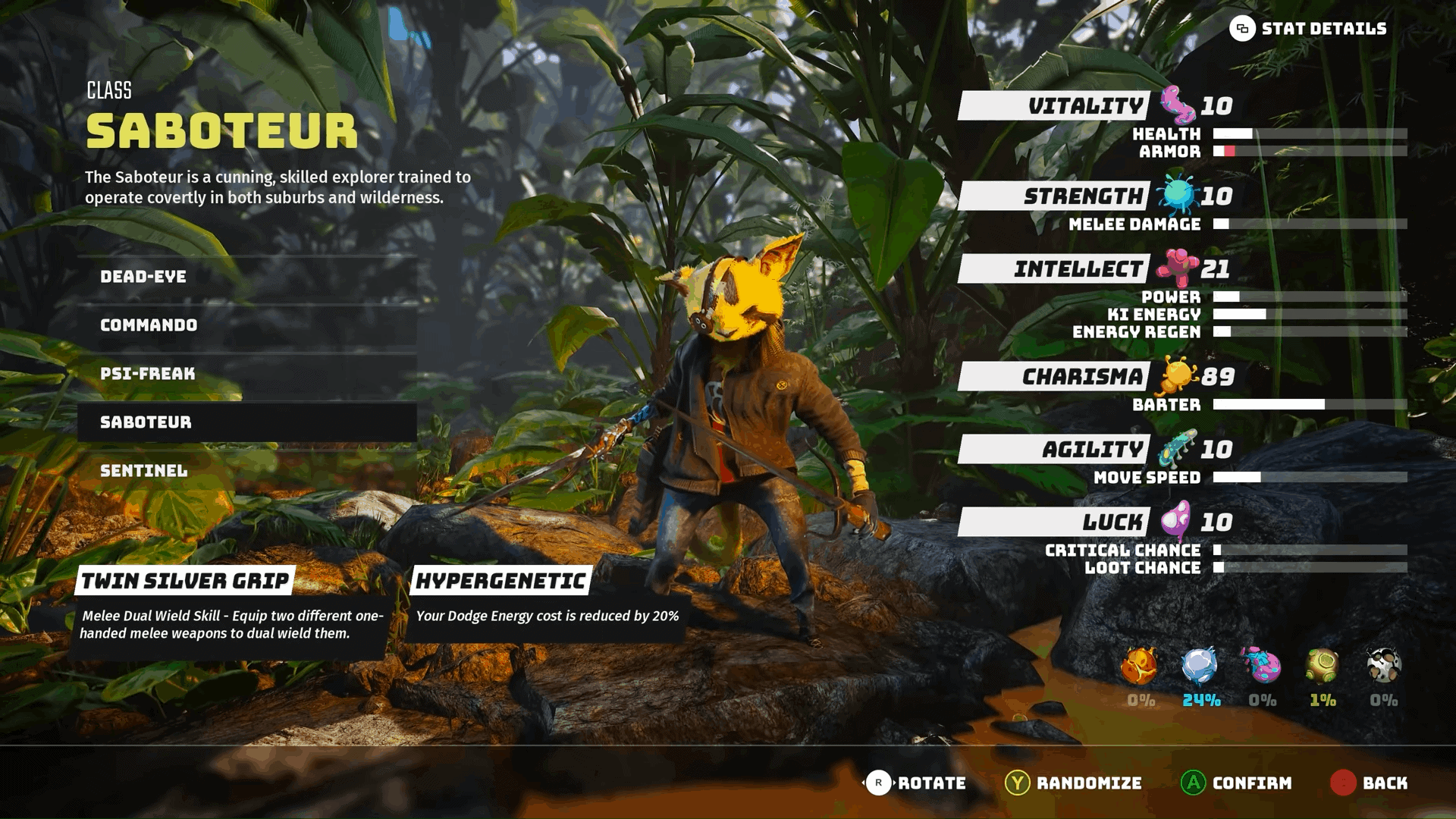Image resolution: width=1456 pixels, height=819 pixels.
Task: Click the Agility stat creature icon
Action: (x=1178, y=447)
